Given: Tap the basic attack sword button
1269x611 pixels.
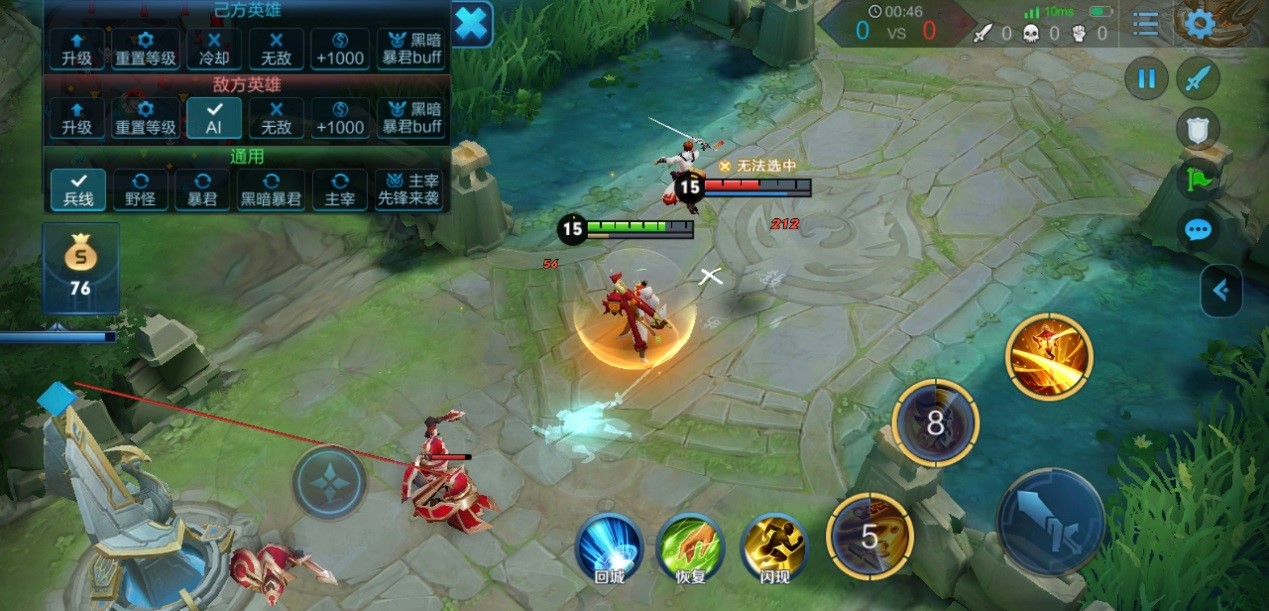Looking at the screenshot, I should point(1050,521).
